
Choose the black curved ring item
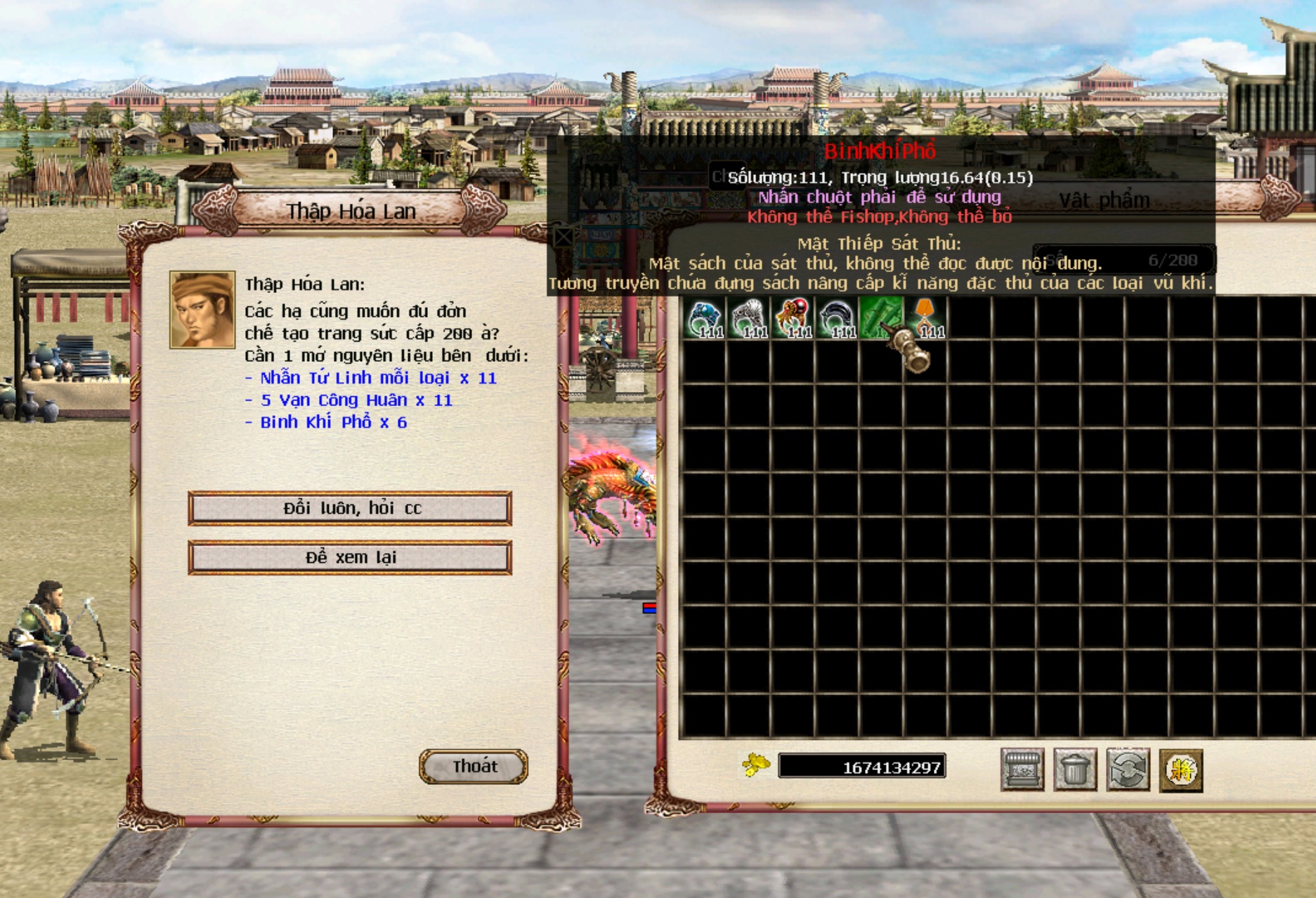click(838, 318)
